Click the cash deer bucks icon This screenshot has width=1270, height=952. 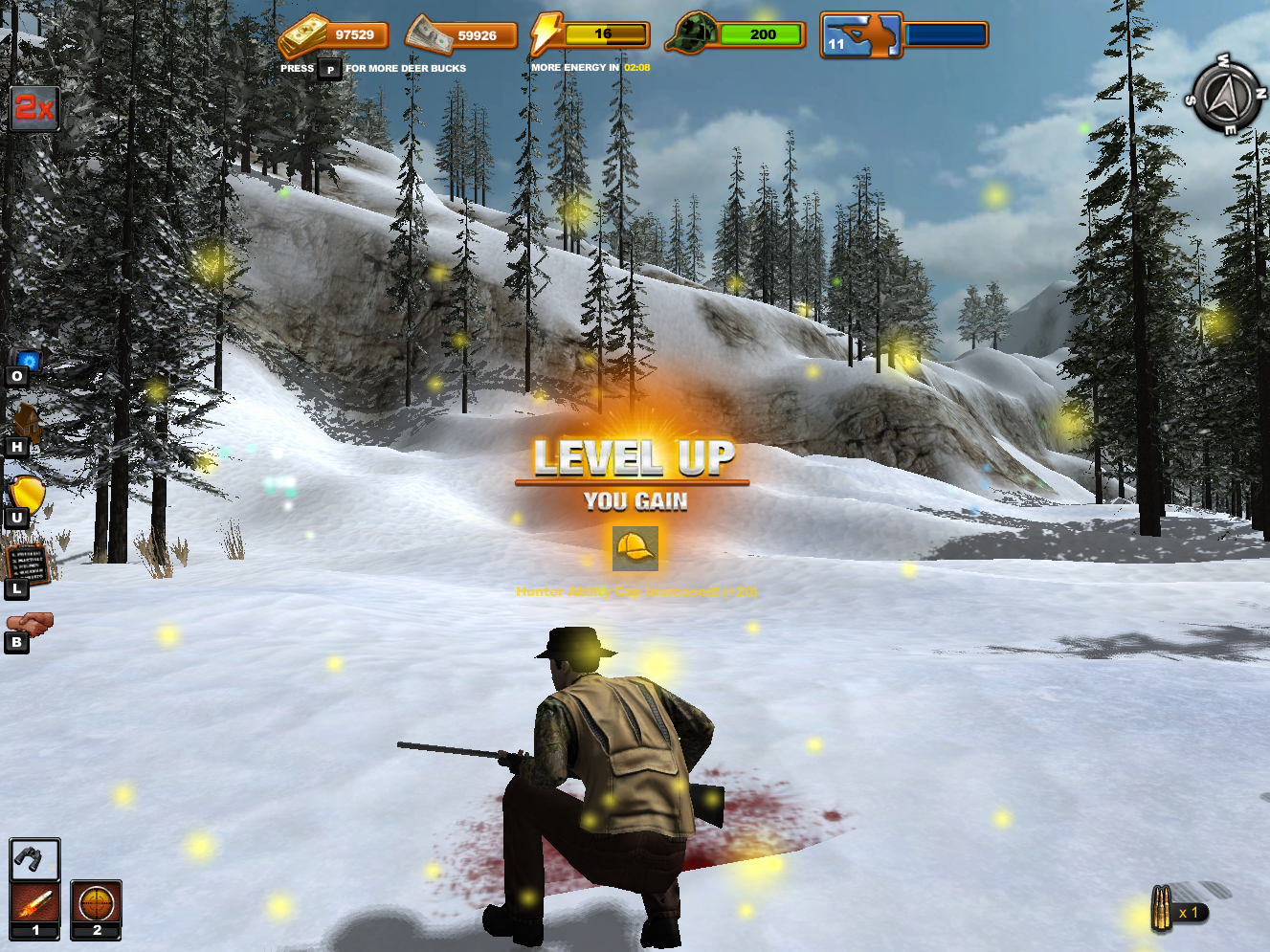pos(430,35)
